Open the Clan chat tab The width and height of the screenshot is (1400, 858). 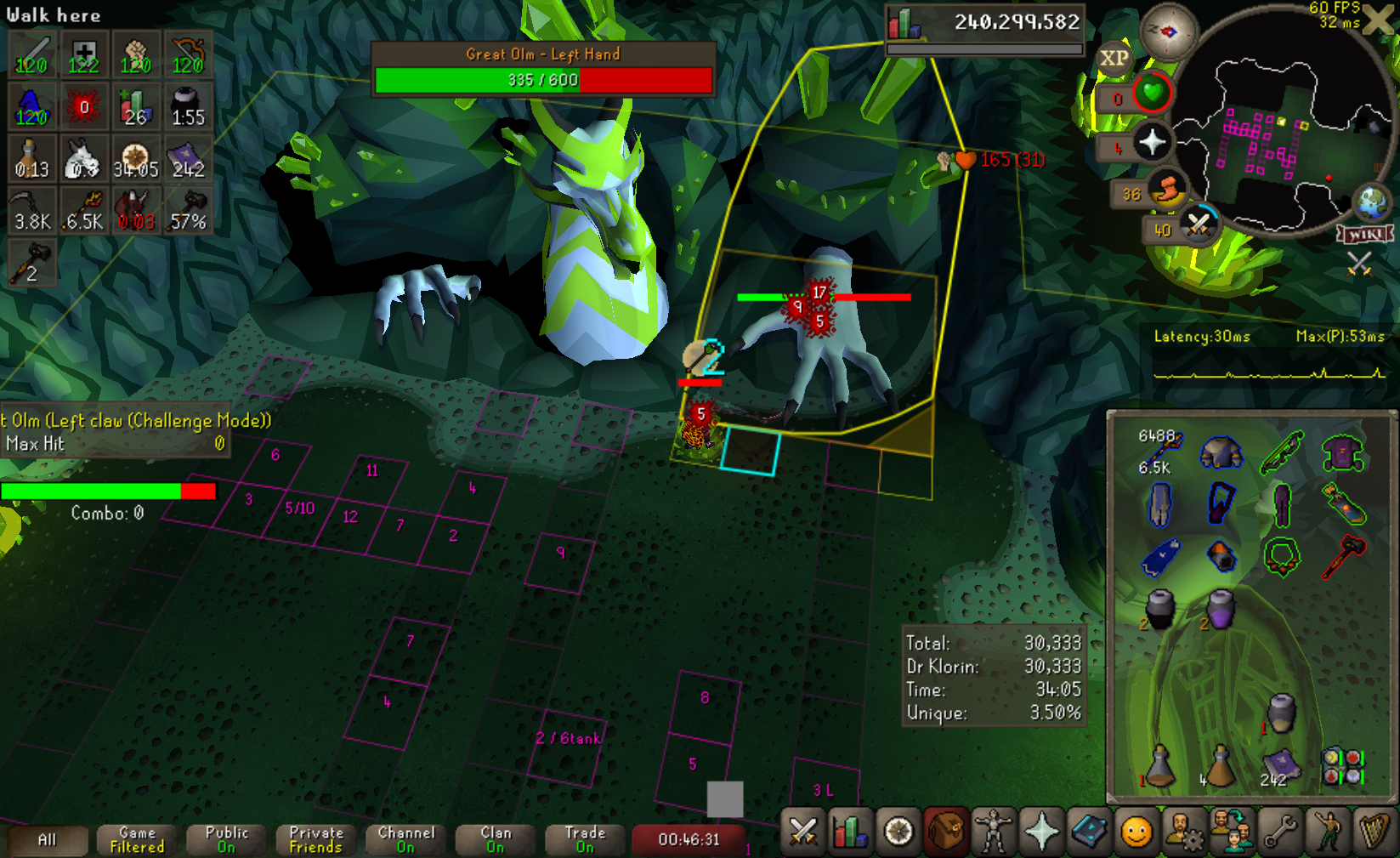click(x=496, y=840)
